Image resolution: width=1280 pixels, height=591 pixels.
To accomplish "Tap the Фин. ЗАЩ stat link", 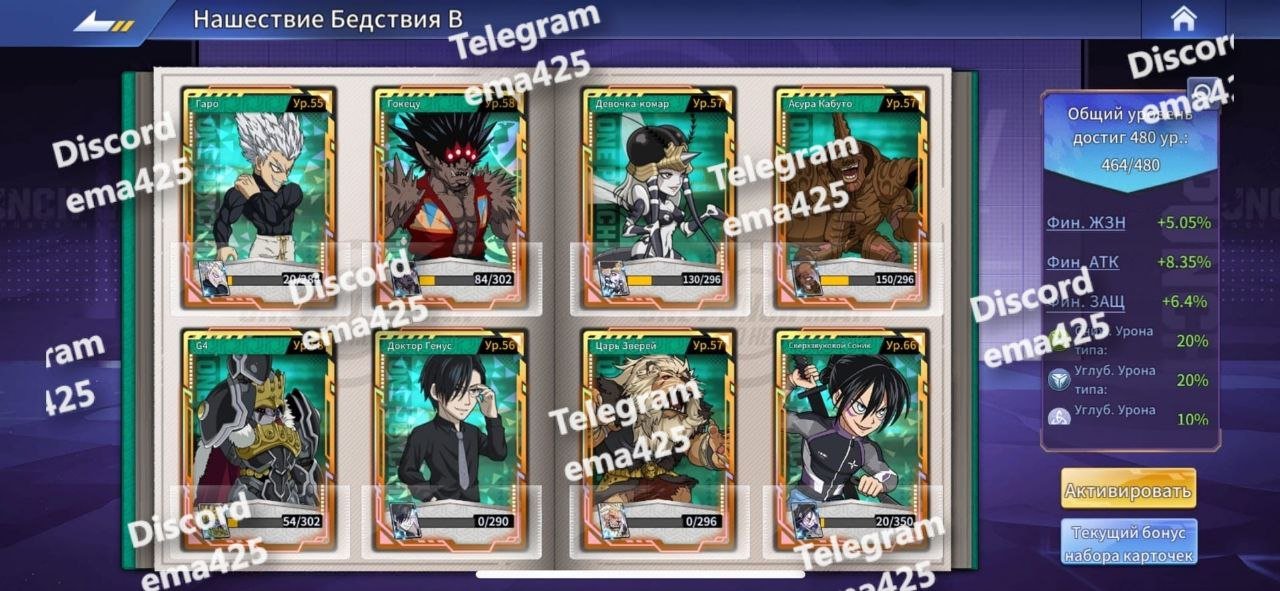I will coord(1085,301).
